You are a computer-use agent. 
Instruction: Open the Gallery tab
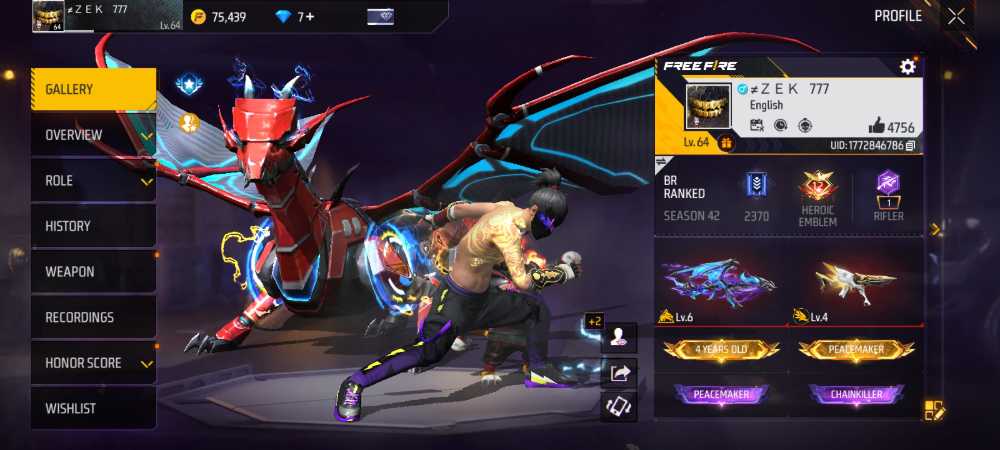[92, 90]
